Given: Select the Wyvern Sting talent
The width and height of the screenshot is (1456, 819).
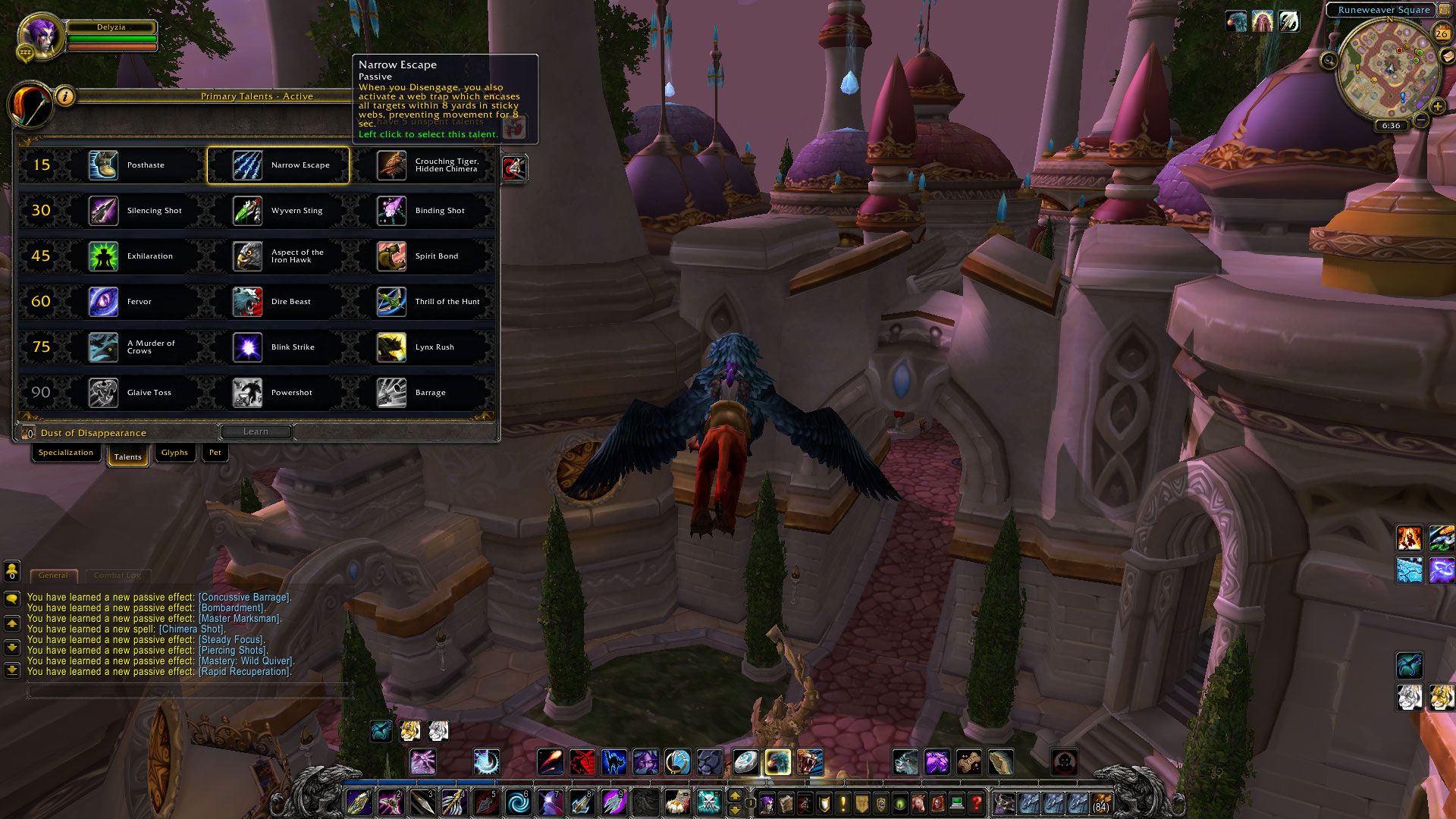Looking at the screenshot, I should 278,211.
